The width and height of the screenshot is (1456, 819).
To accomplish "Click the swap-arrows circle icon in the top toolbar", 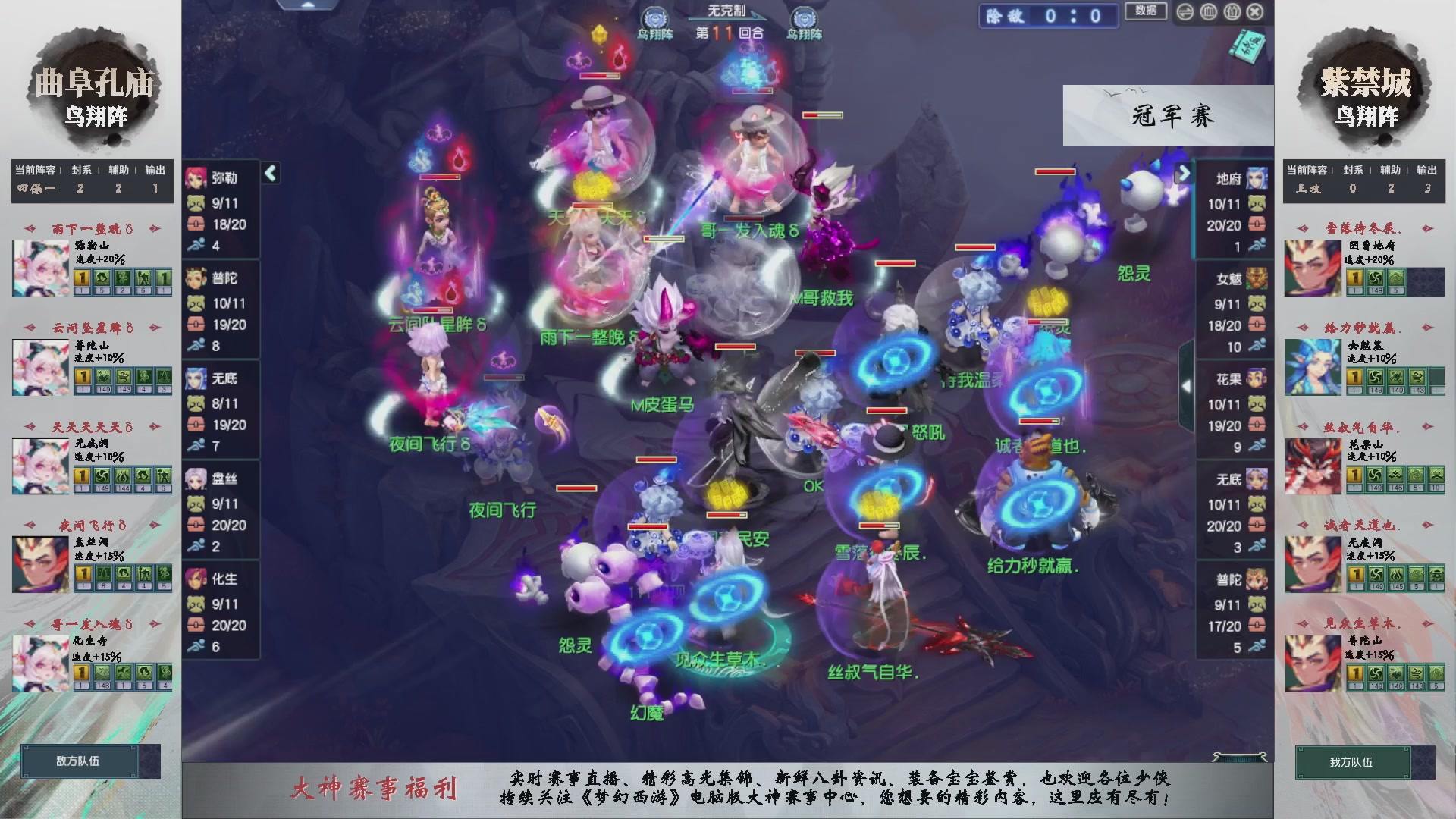I will pos(1185,13).
